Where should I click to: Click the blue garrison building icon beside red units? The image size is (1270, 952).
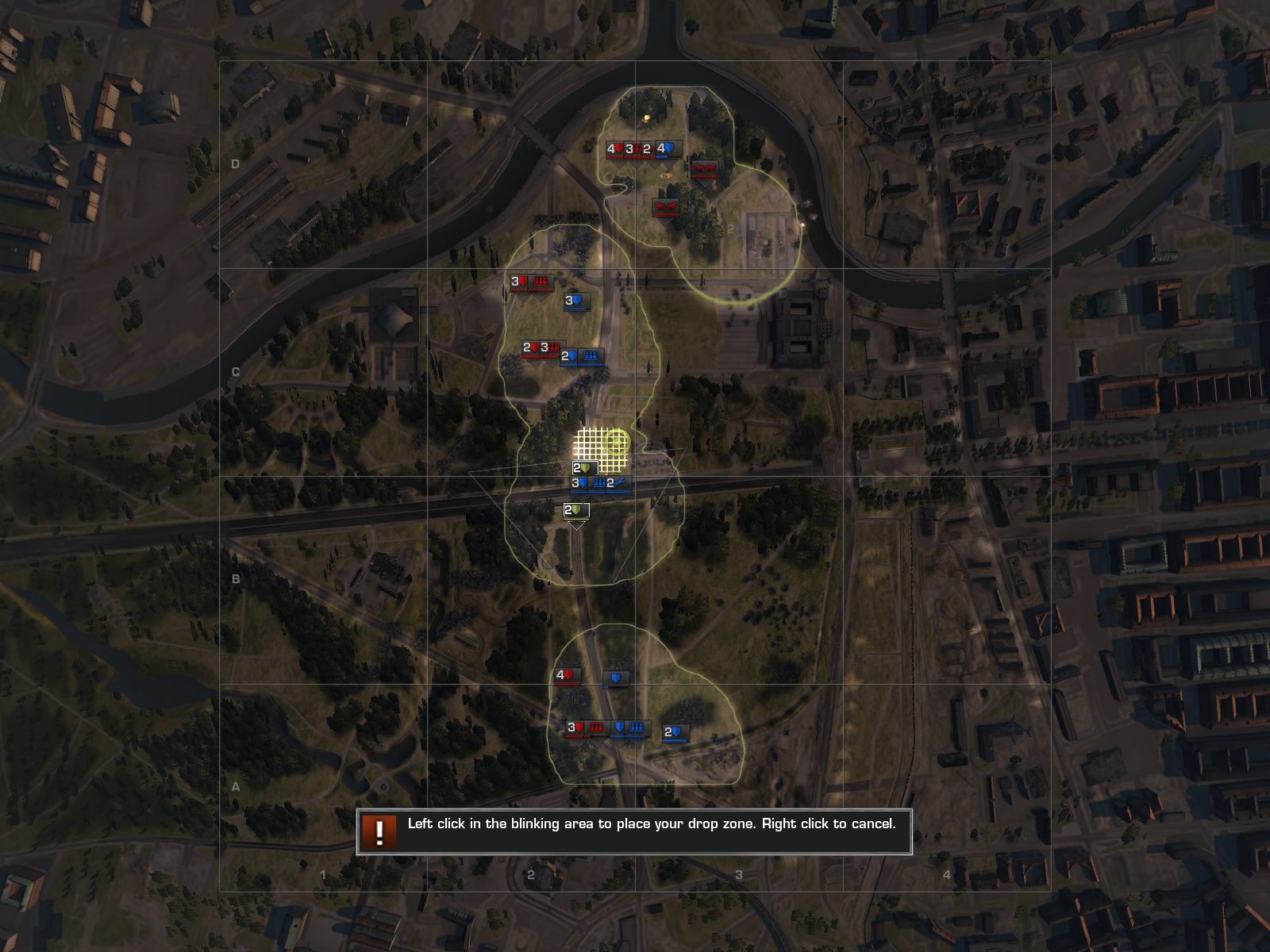pos(591,356)
